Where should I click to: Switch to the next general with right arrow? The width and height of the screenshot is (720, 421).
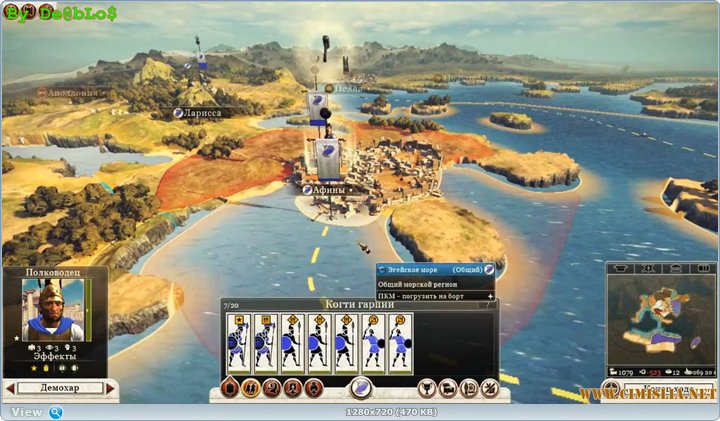click(111, 388)
